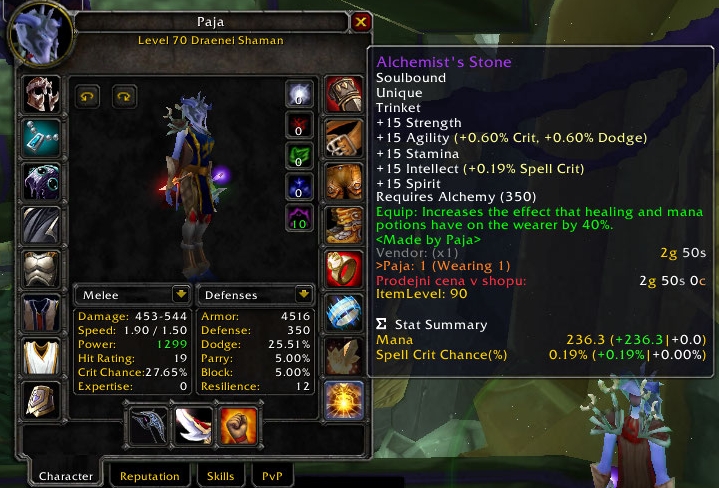The image size is (719, 488).
Task: Rotate character model left
Action: click(x=88, y=96)
